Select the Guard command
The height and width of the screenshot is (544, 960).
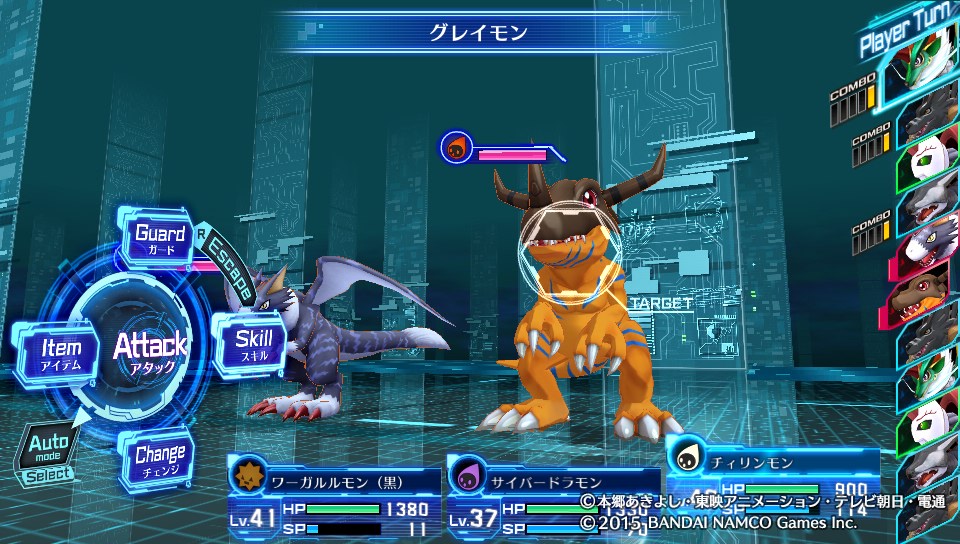click(160, 239)
